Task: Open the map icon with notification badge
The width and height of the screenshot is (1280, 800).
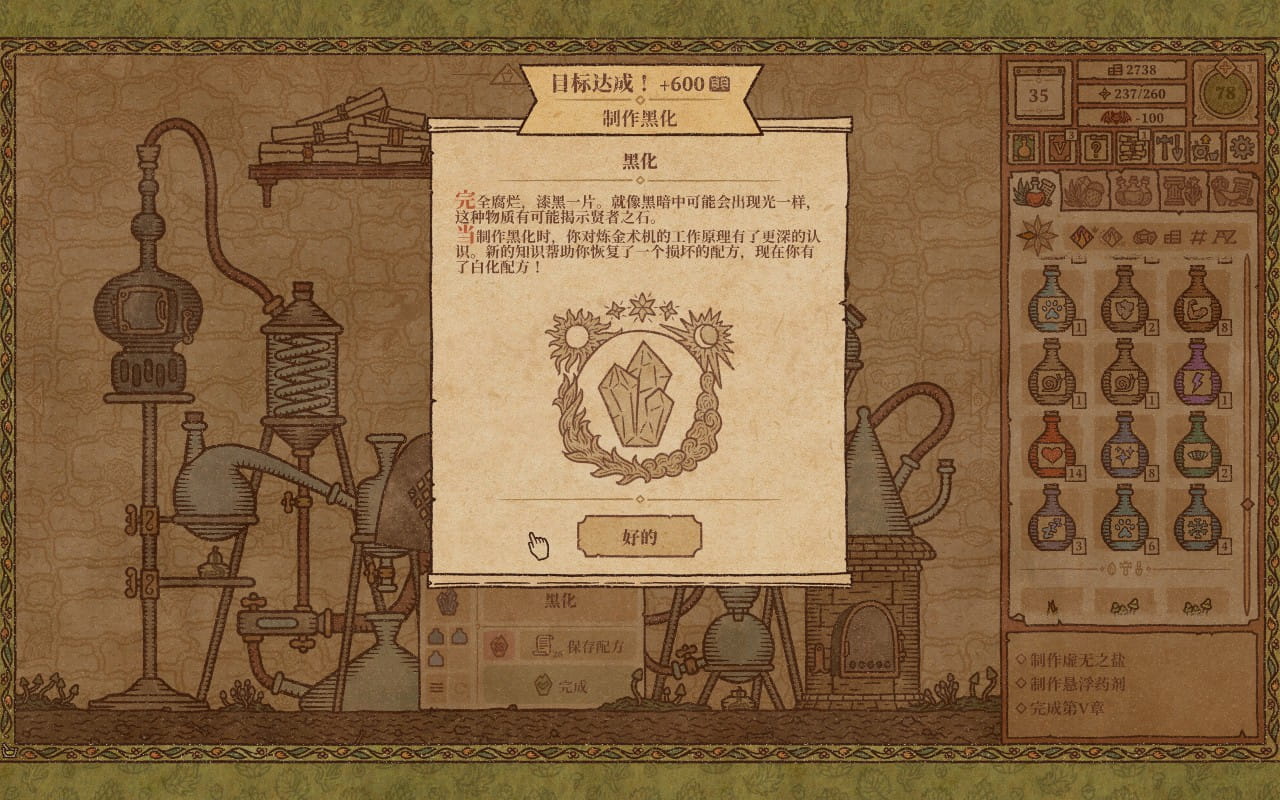Action: (x=1131, y=149)
